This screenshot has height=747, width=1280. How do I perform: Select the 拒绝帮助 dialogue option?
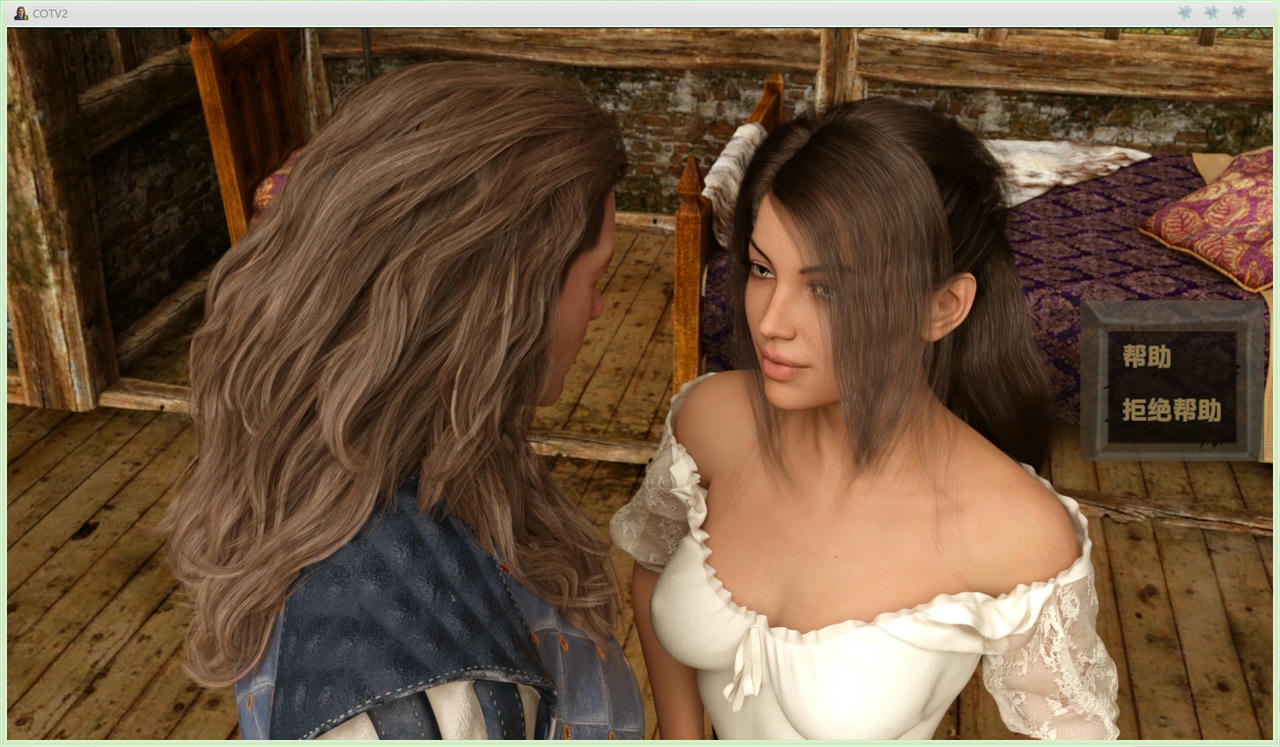(x=1170, y=409)
